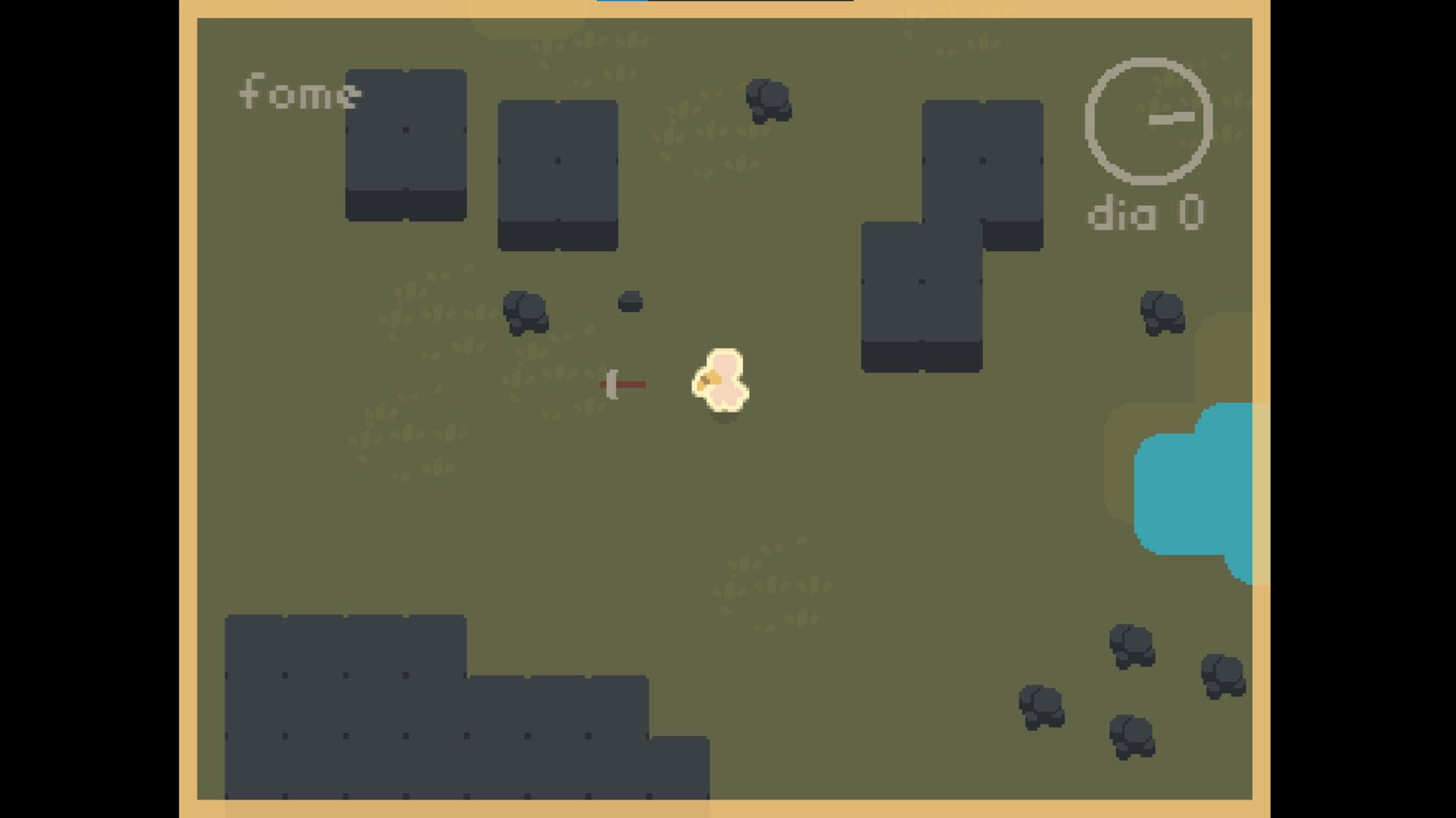Click the 'fome' hunger label
The width and height of the screenshot is (1456, 818).
point(300,93)
